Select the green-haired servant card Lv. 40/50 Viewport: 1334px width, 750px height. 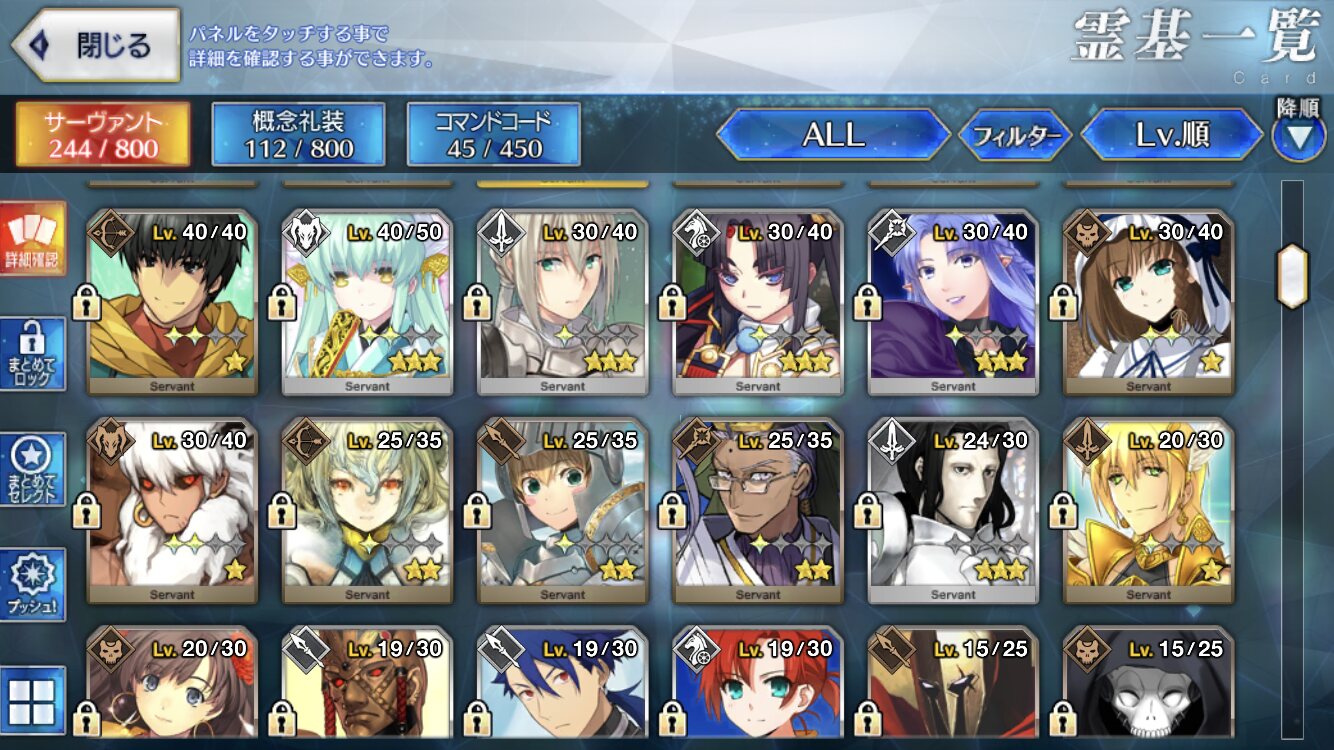[367, 302]
